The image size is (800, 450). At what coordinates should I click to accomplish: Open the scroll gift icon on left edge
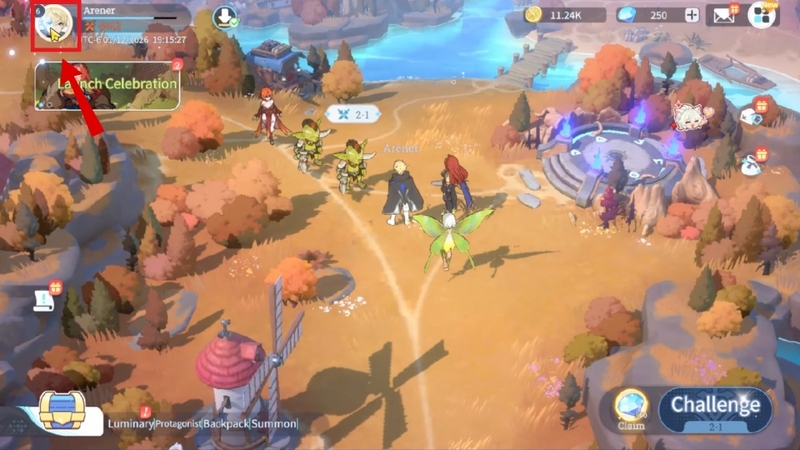pyautogui.click(x=44, y=299)
